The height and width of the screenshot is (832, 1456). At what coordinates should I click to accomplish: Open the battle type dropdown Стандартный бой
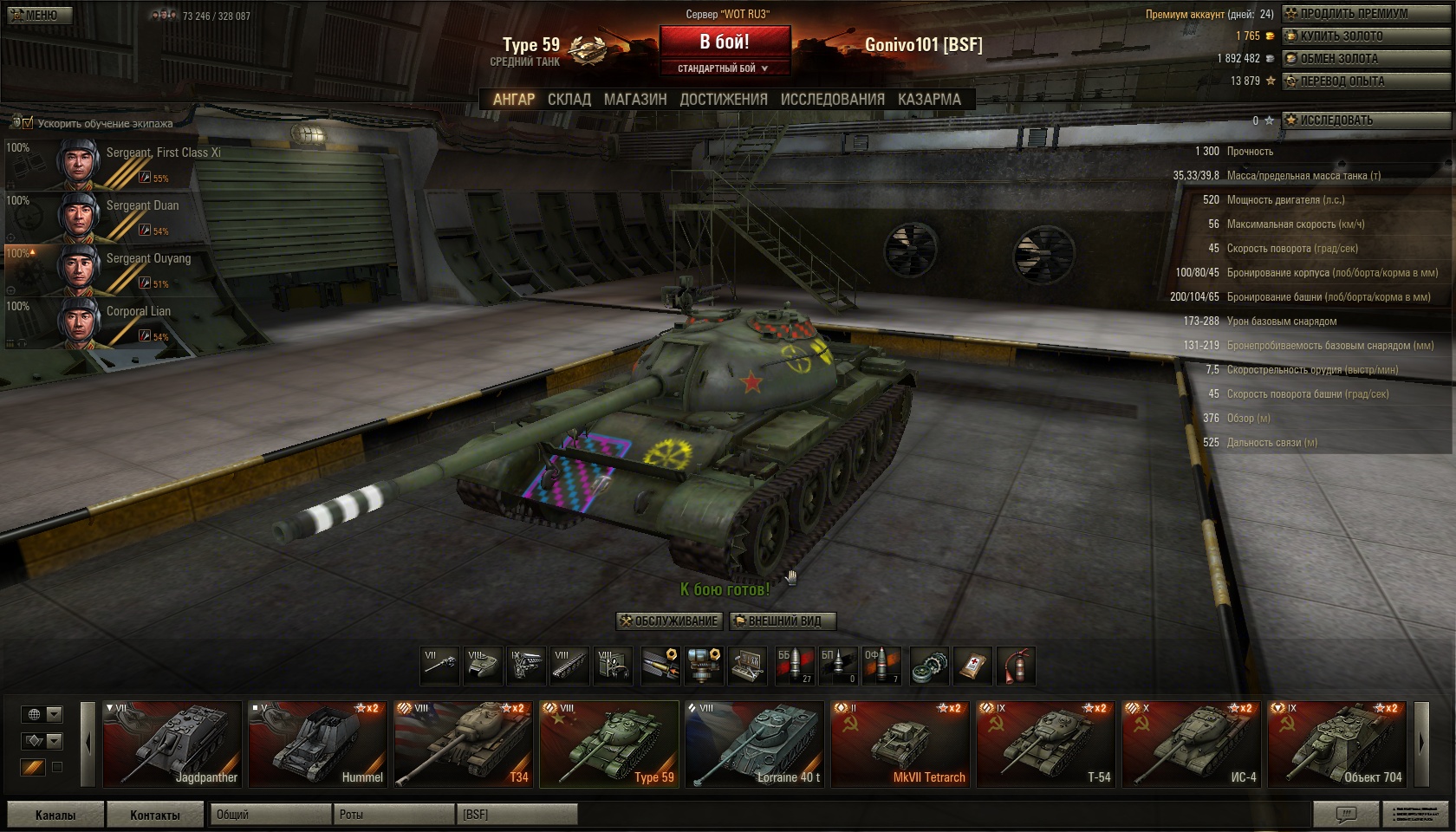coord(724,68)
